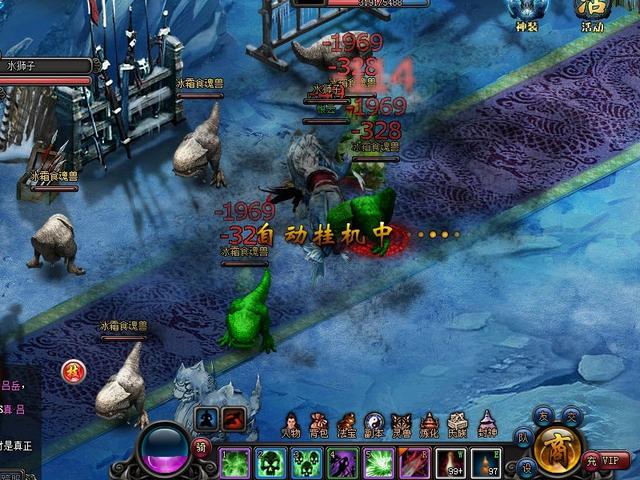Select the 水狮子 target frame

pyautogui.click(x=46, y=67)
